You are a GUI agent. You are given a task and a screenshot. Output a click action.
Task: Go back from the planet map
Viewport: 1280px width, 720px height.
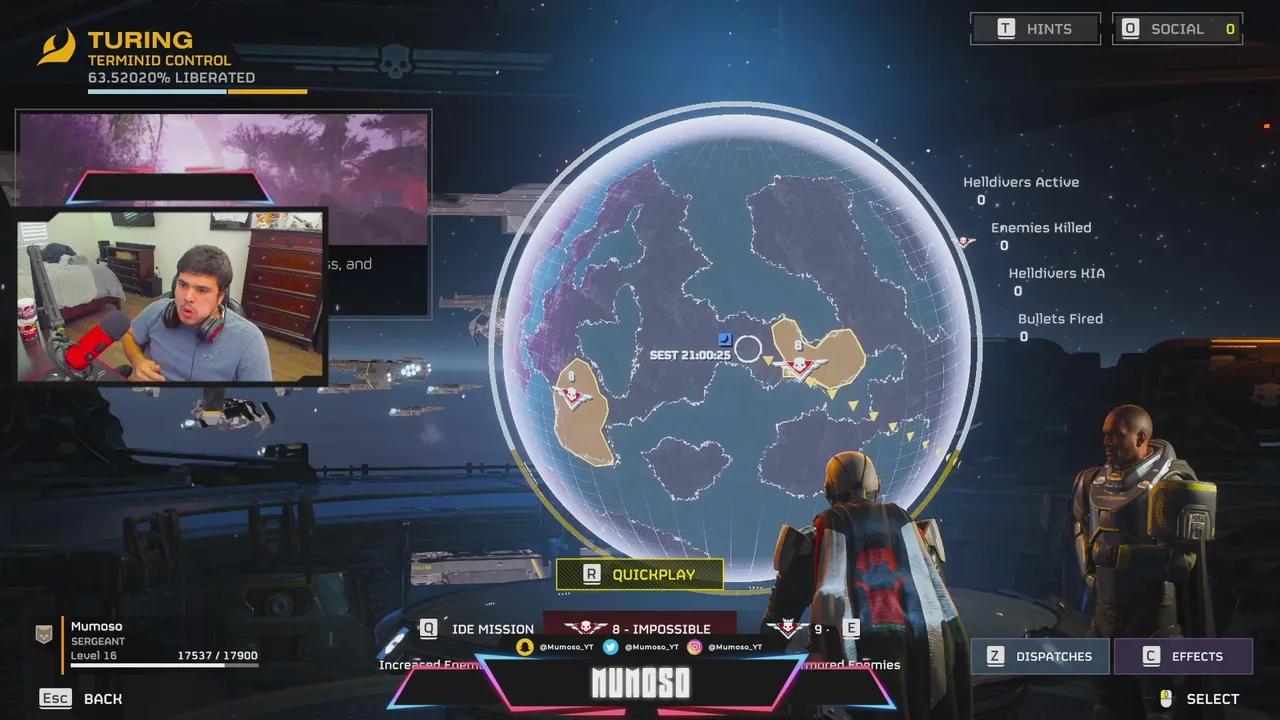click(x=81, y=698)
